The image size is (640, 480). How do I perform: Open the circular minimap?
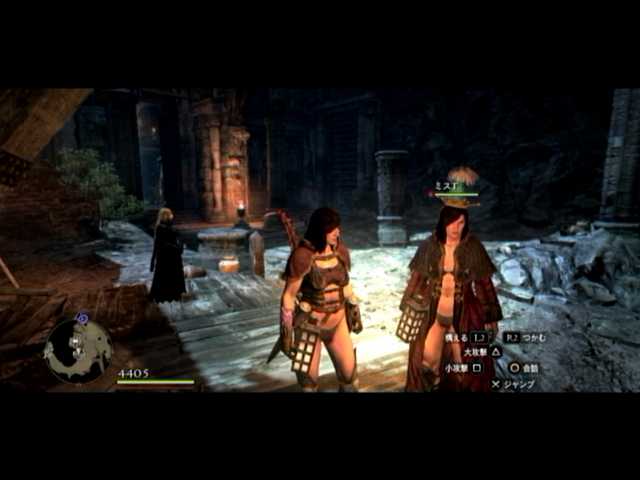click(x=77, y=350)
